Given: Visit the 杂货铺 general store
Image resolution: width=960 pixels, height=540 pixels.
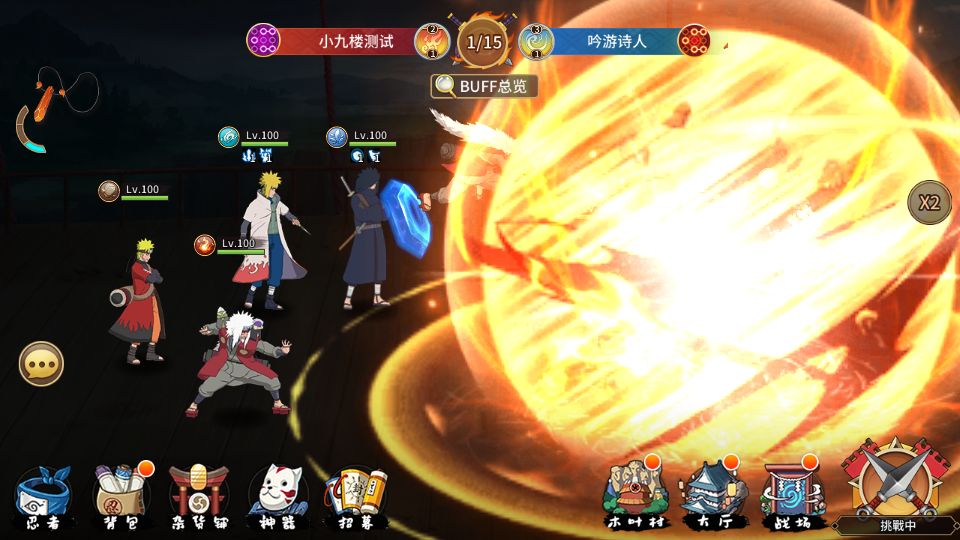Looking at the screenshot, I should point(199,494).
